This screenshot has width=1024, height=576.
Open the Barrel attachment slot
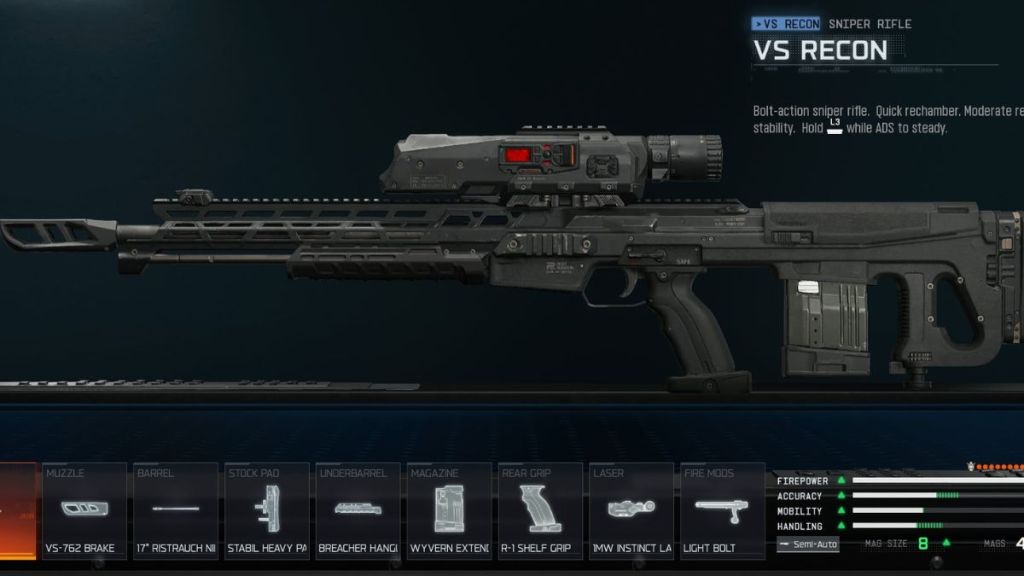[176, 510]
